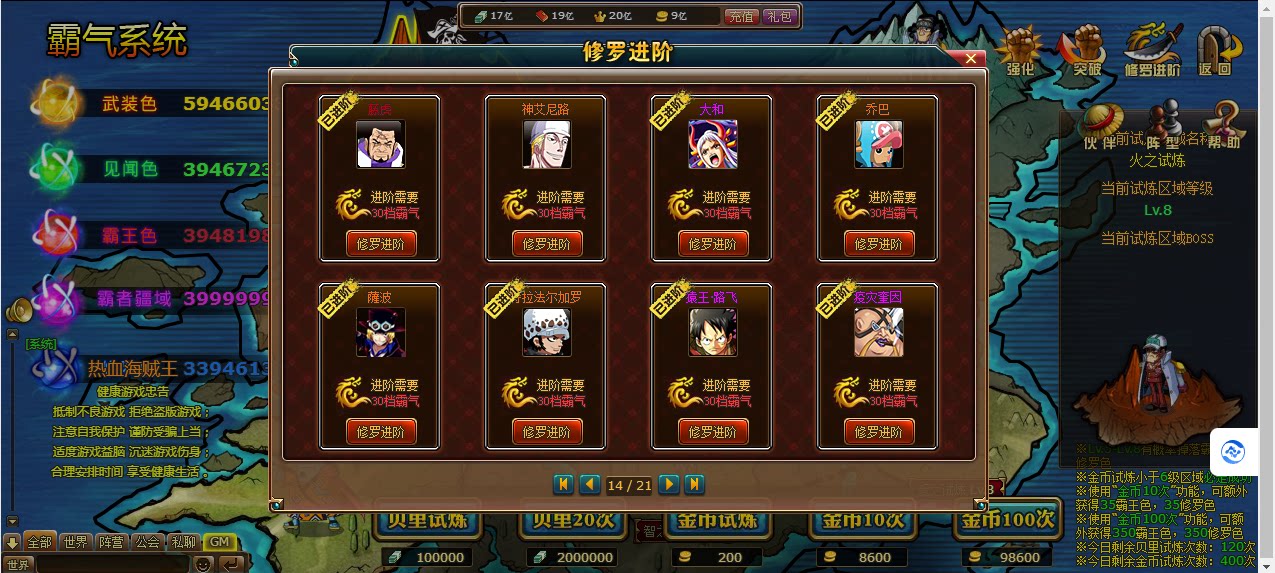Switch chat to the 公会 guild tab

148,542
